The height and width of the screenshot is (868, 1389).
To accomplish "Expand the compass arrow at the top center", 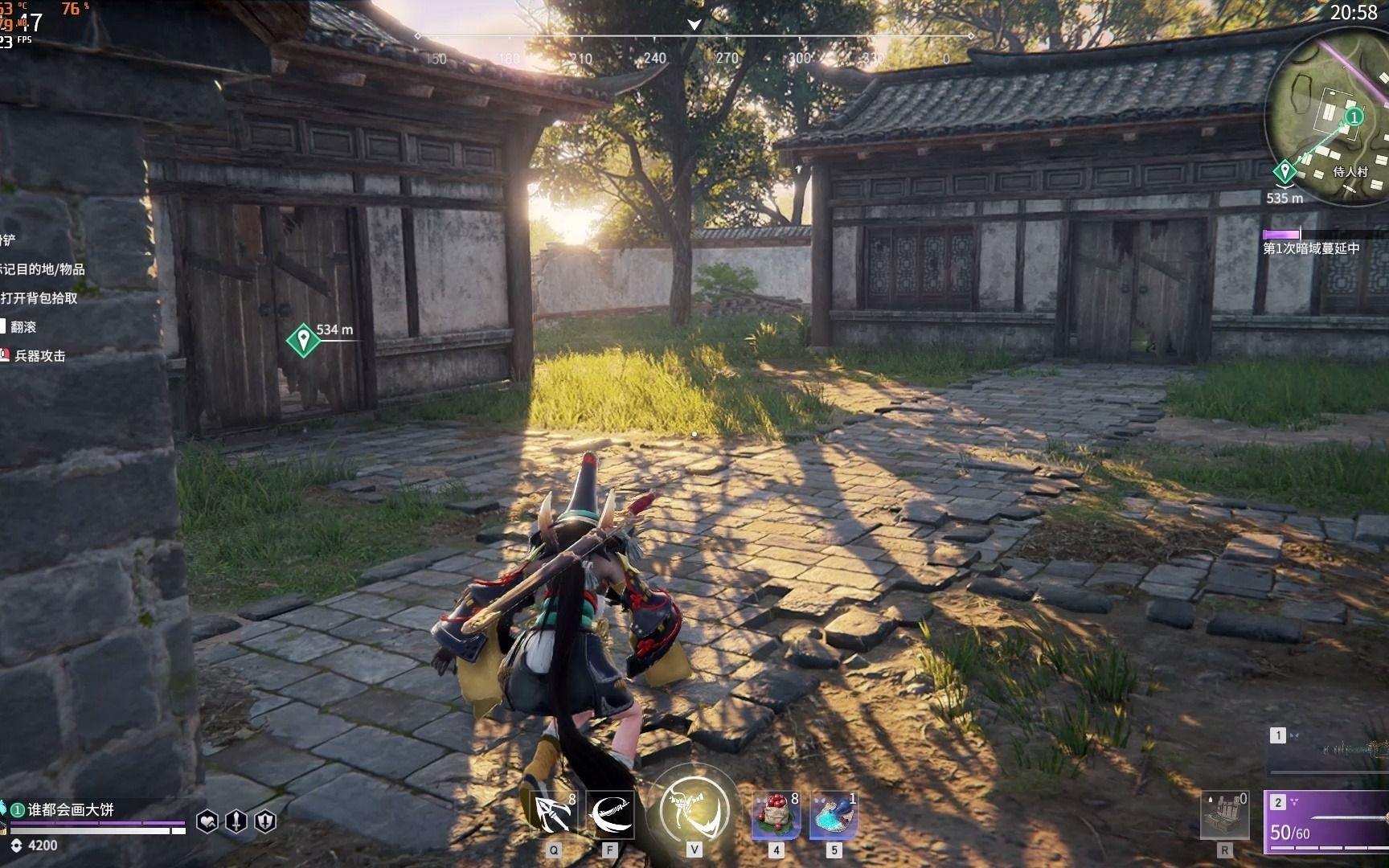I will [x=692, y=25].
